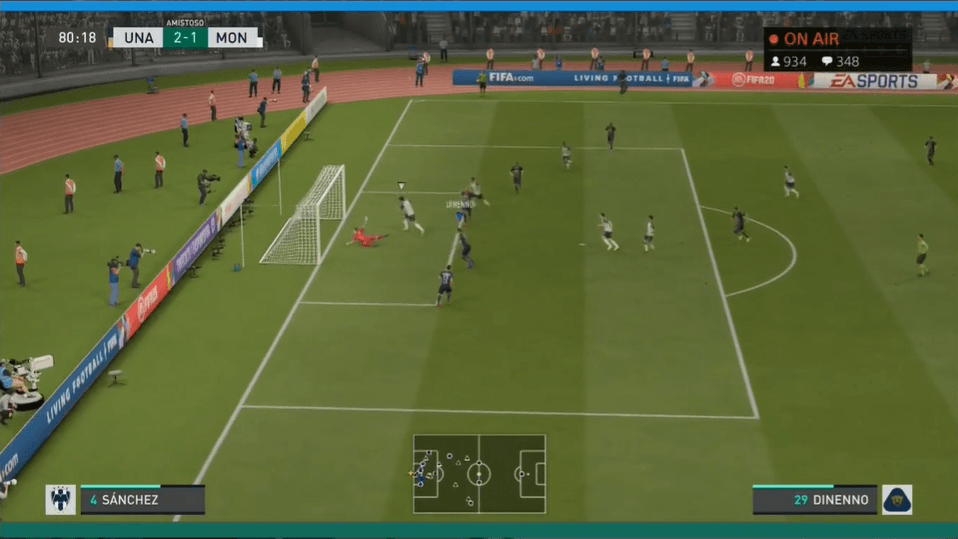Click the Monterrey club crest icon

60,499
